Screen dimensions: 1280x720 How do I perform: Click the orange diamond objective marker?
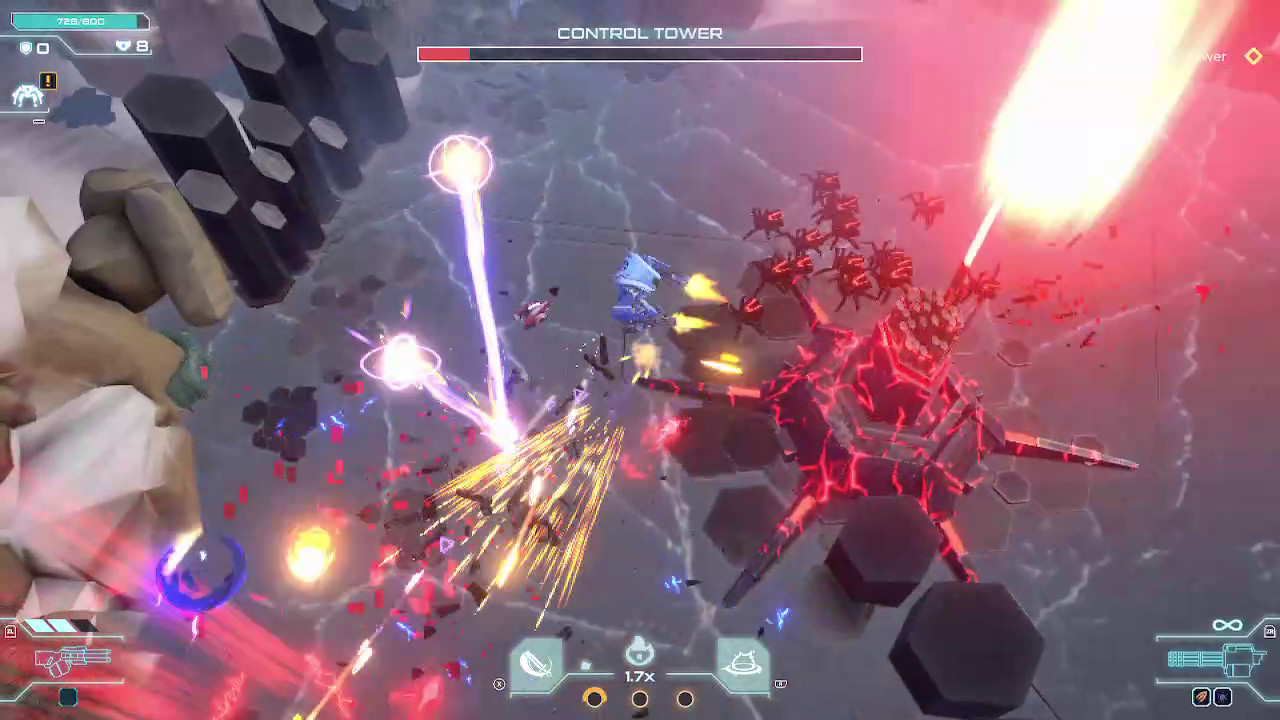[1253, 57]
